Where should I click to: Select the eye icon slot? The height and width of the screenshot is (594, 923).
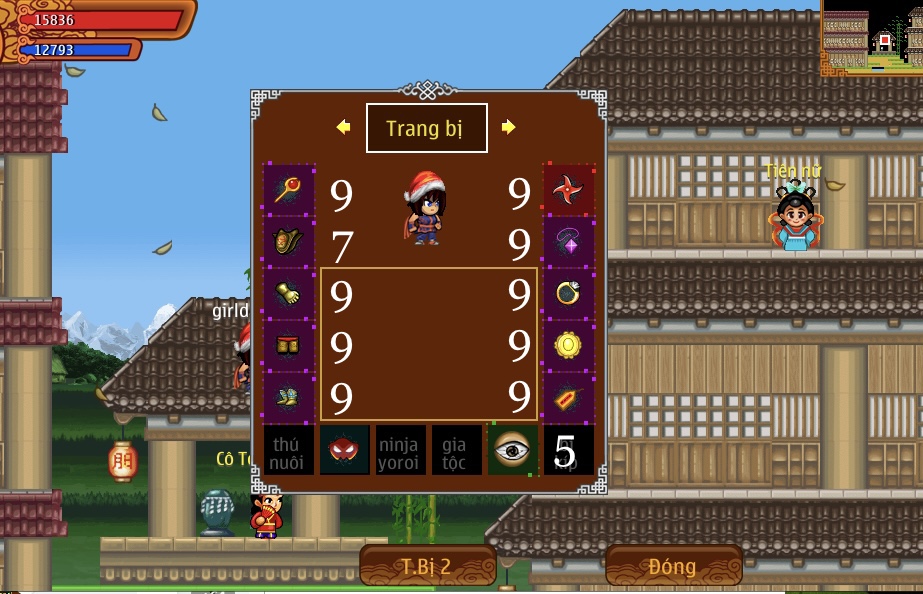click(513, 450)
